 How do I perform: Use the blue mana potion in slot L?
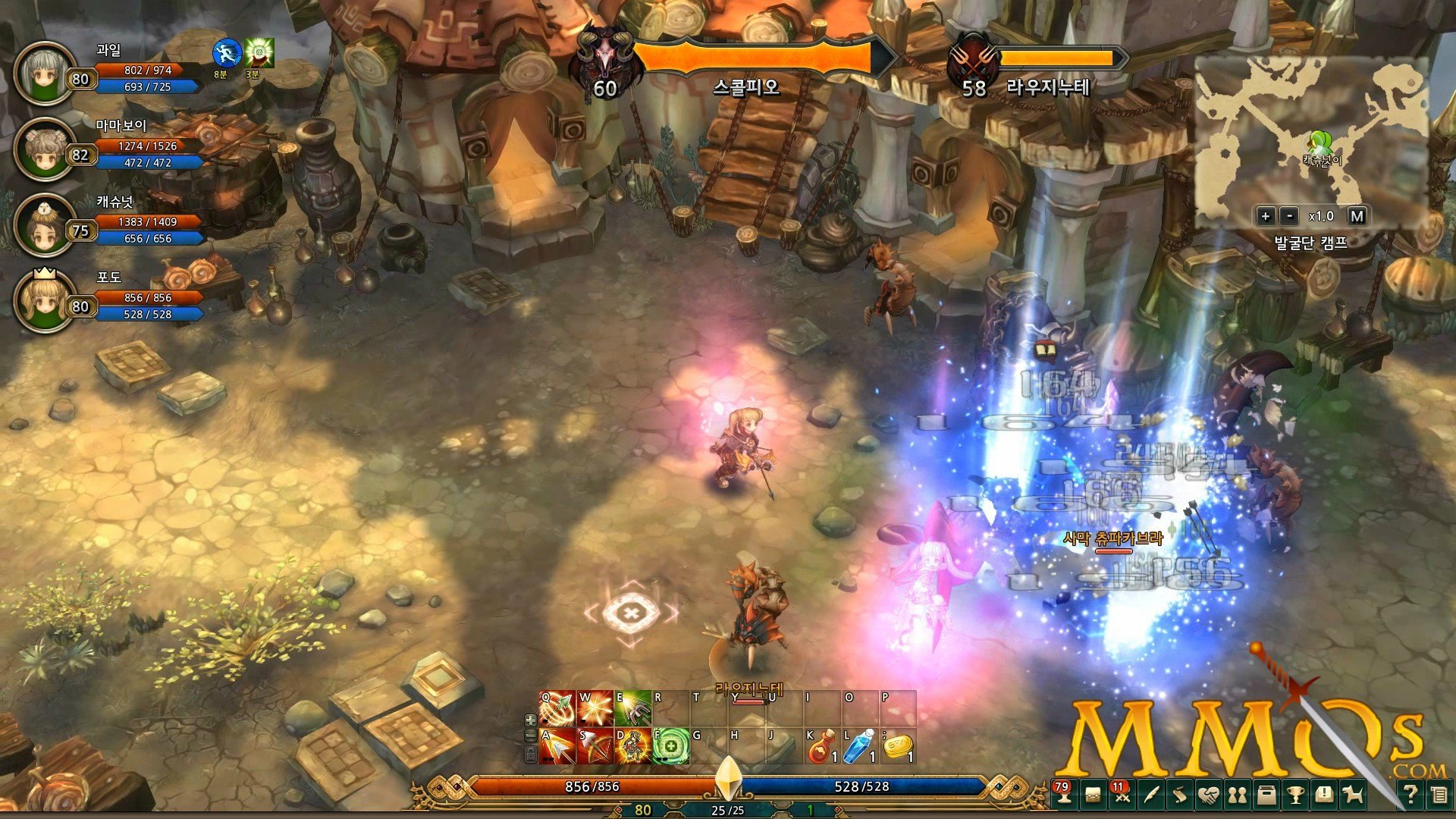(x=860, y=746)
